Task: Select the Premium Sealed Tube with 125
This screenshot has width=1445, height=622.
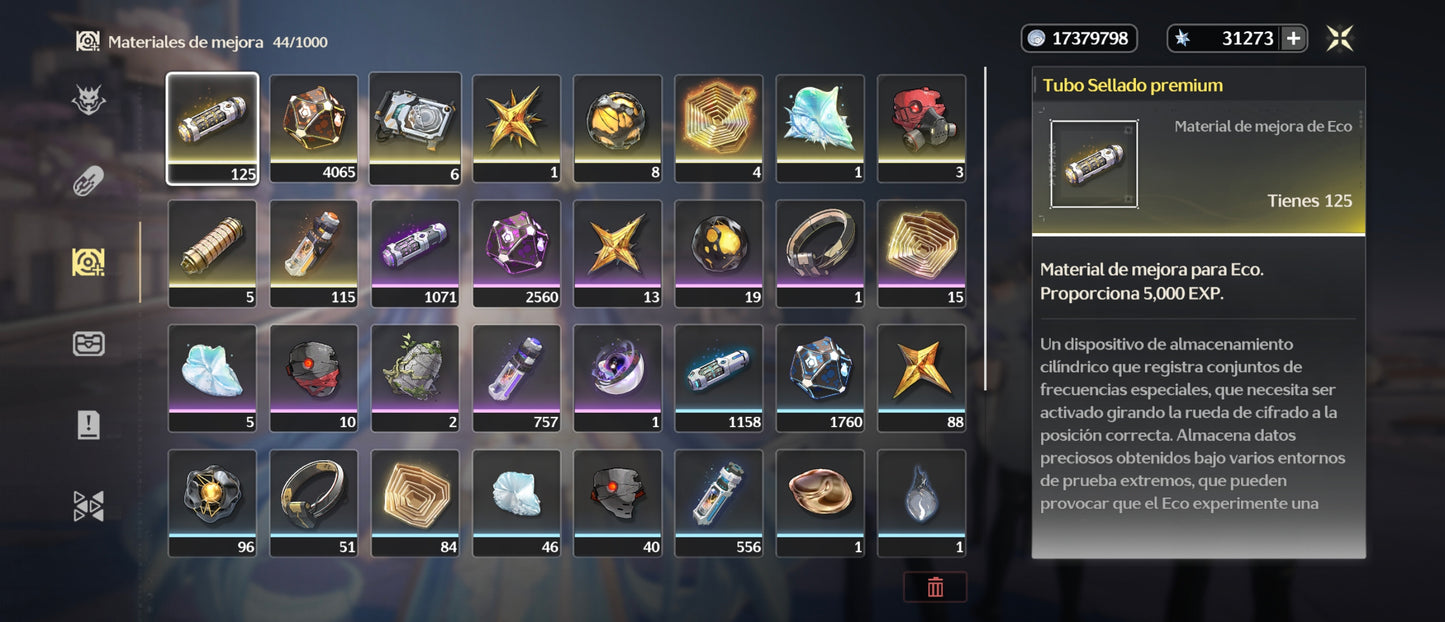Action: point(212,128)
